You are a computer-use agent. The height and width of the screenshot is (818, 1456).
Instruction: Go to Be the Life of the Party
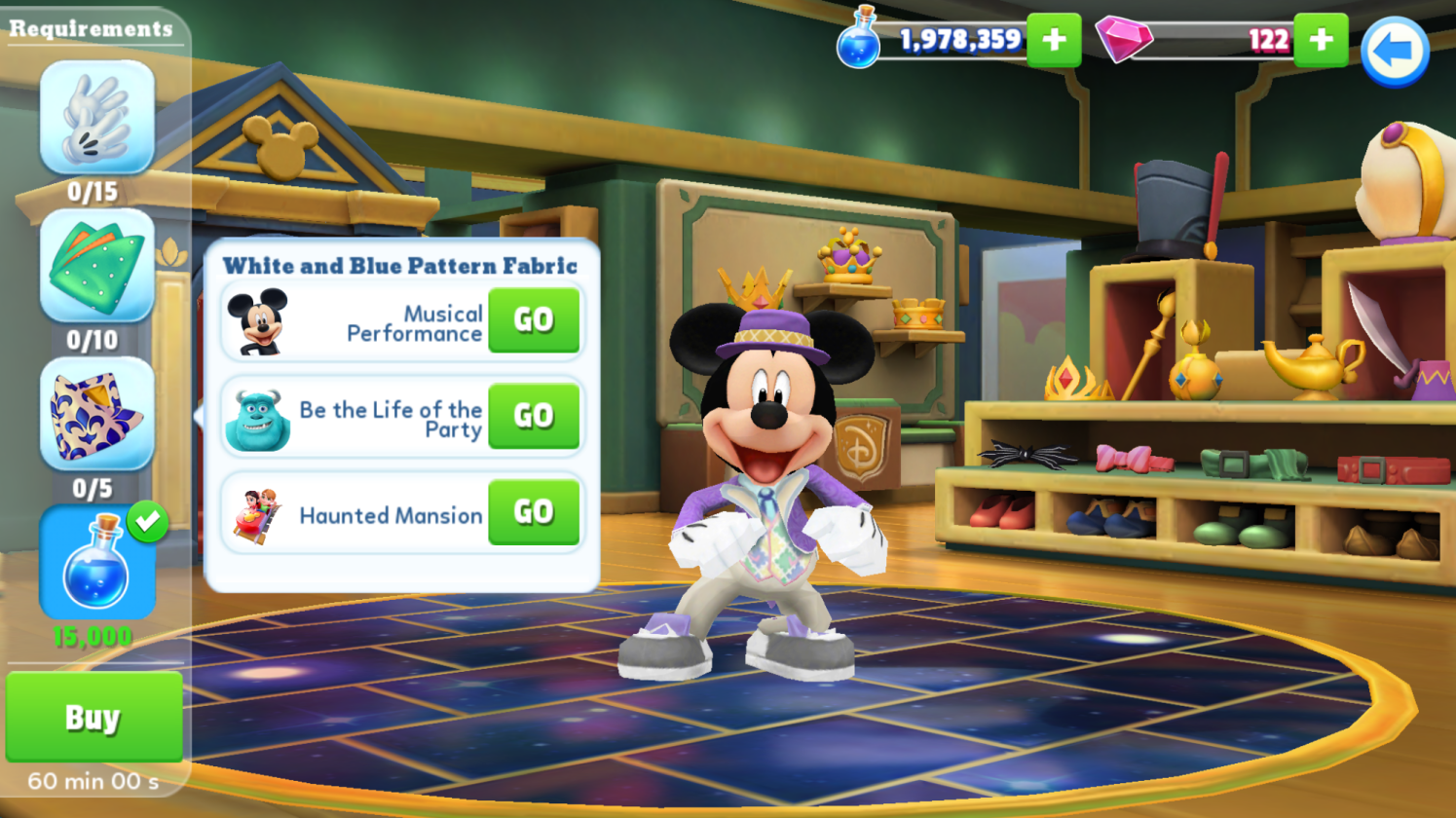[x=534, y=417]
